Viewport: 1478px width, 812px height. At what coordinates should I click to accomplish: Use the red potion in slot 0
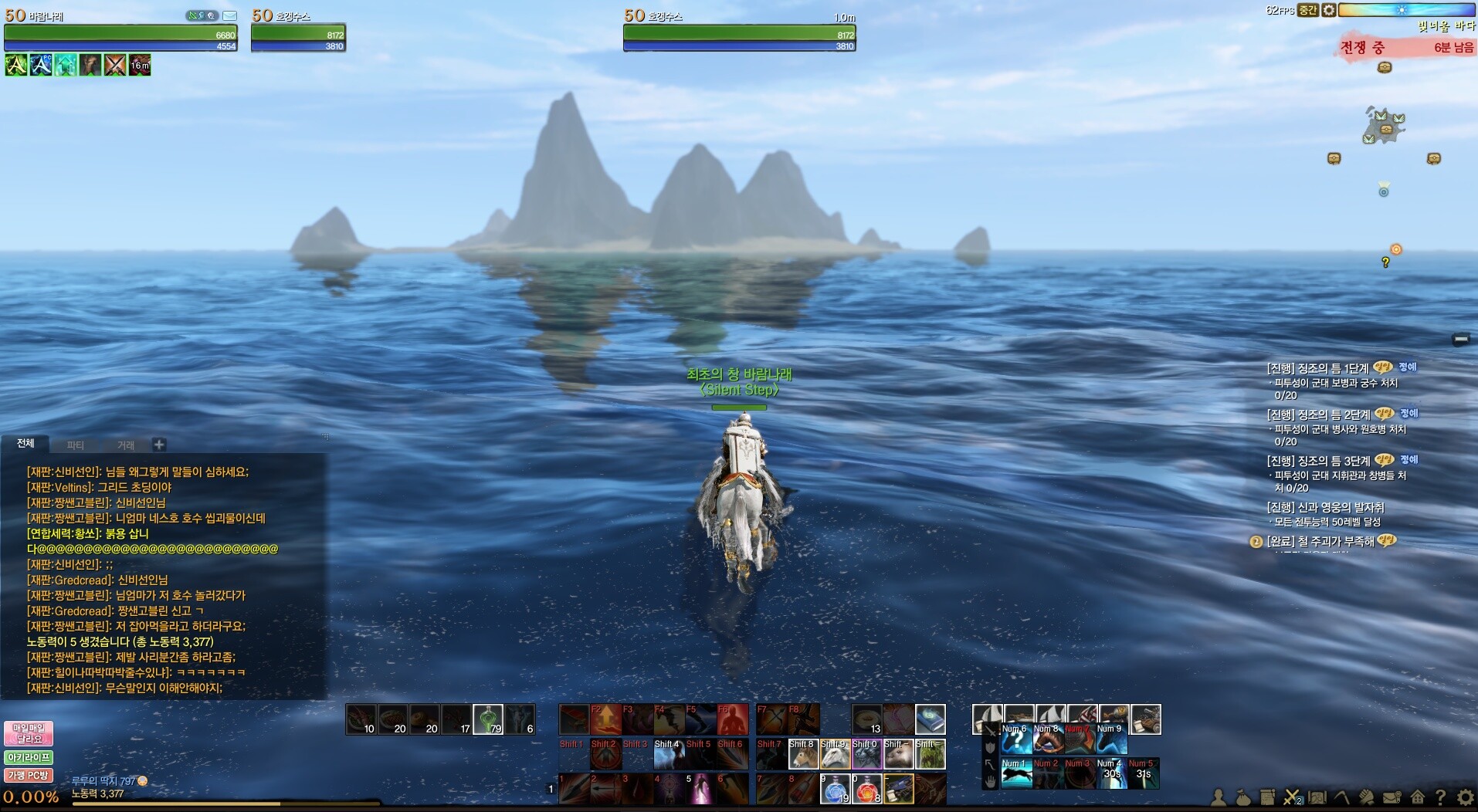tap(866, 789)
